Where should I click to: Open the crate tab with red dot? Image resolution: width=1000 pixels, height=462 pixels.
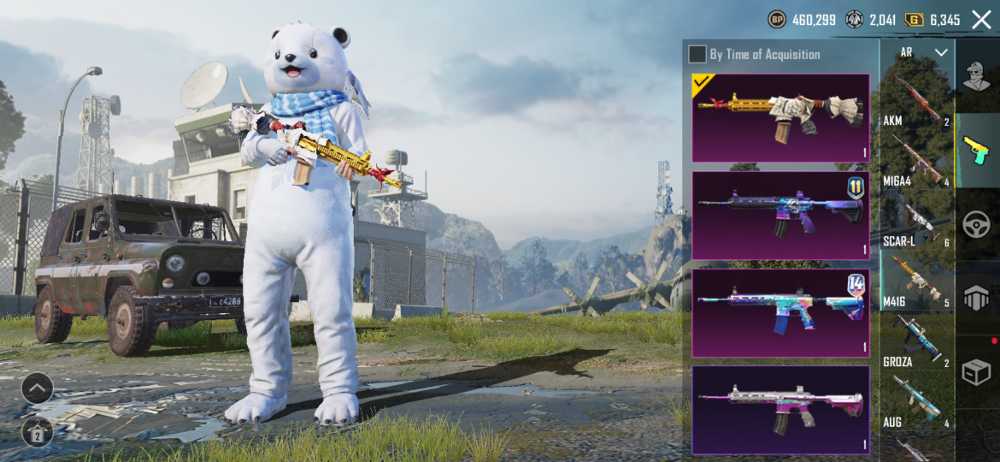pyautogui.click(x=977, y=371)
